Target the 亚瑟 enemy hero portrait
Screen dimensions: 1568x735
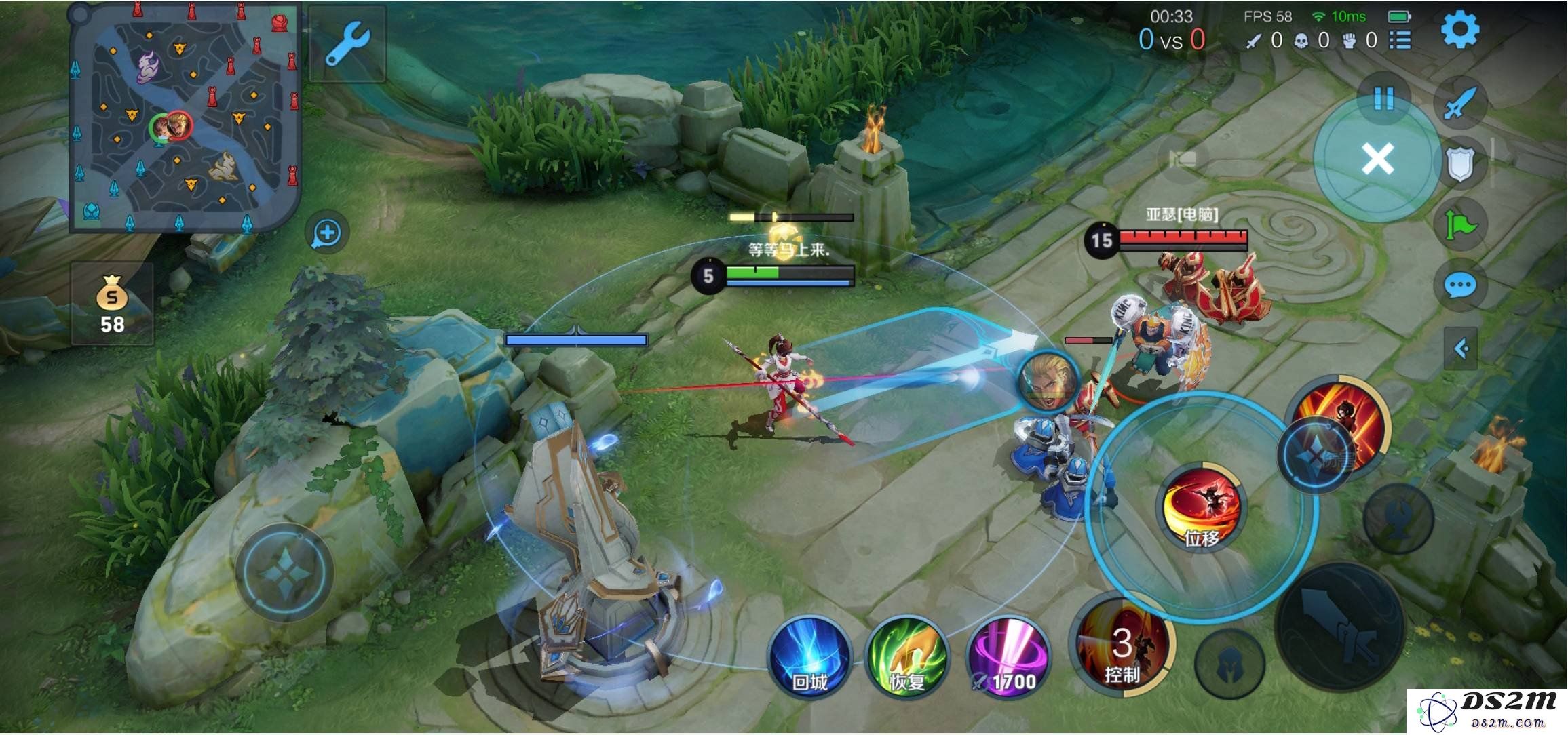pos(1049,381)
